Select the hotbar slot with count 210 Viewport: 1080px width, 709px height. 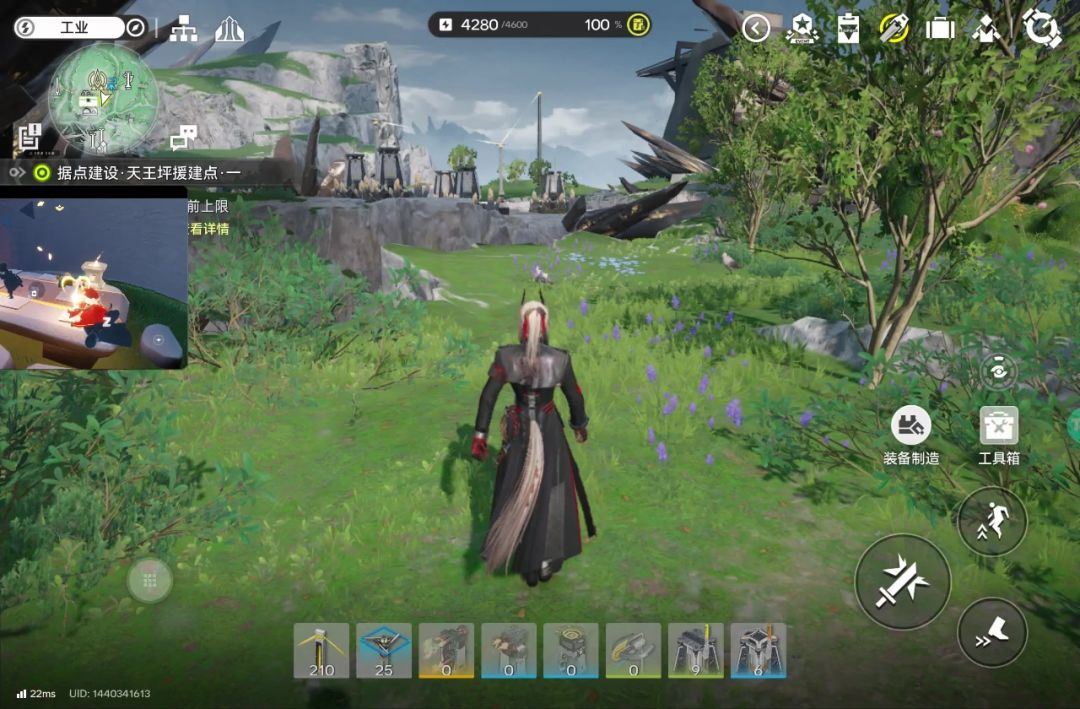pyautogui.click(x=322, y=650)
